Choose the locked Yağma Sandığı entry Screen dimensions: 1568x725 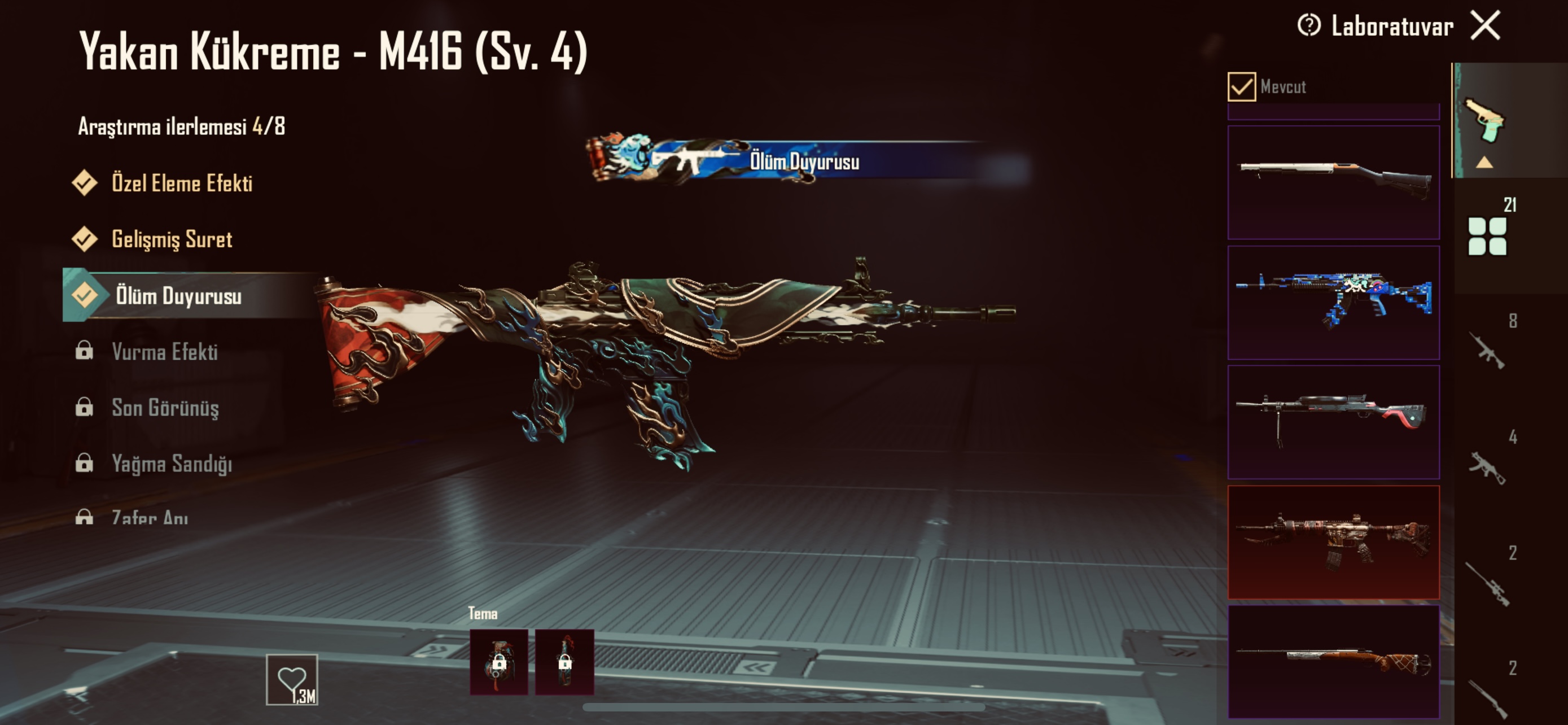[171, 464]
